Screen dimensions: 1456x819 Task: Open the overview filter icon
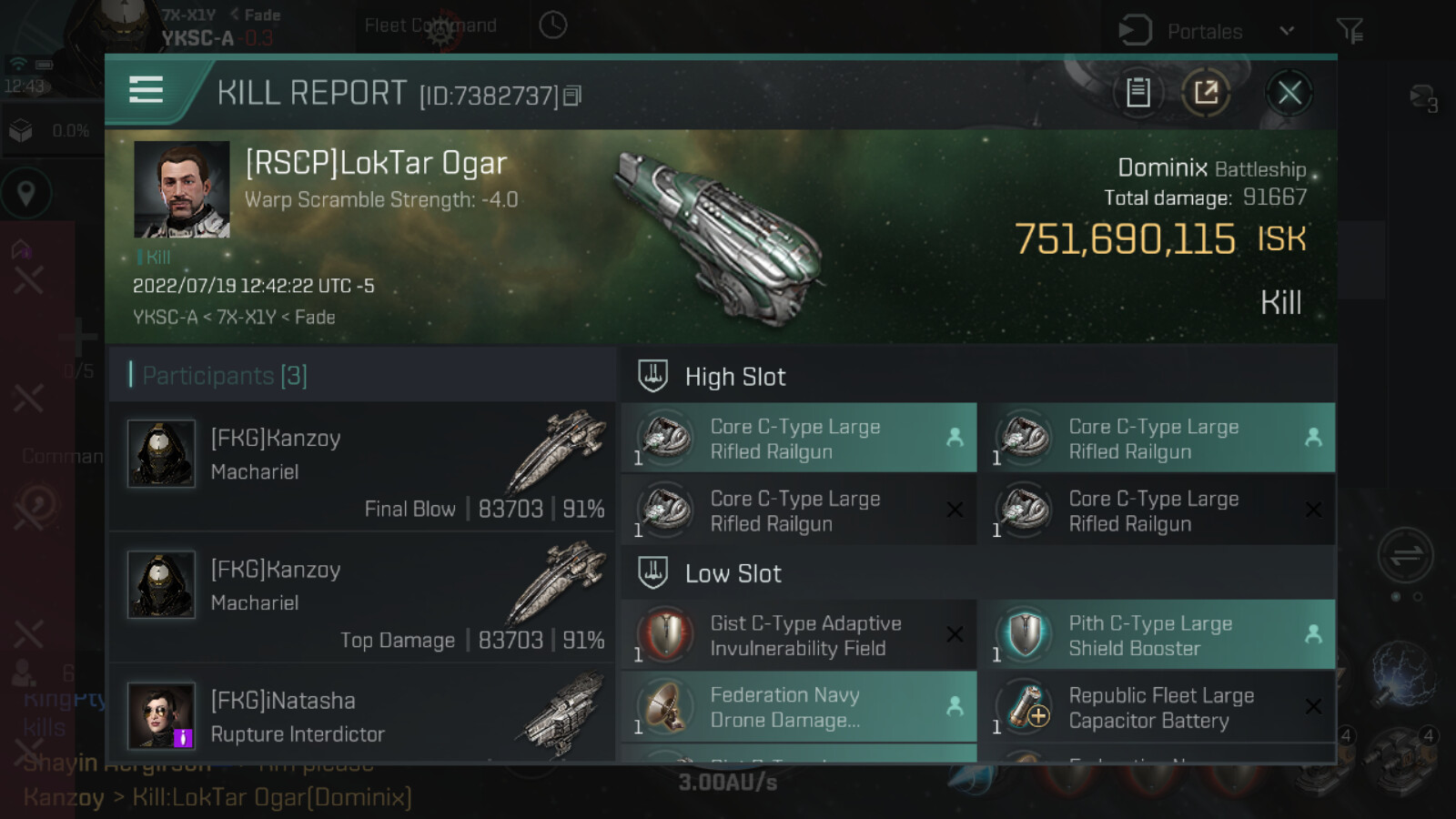click(1350, 32)
